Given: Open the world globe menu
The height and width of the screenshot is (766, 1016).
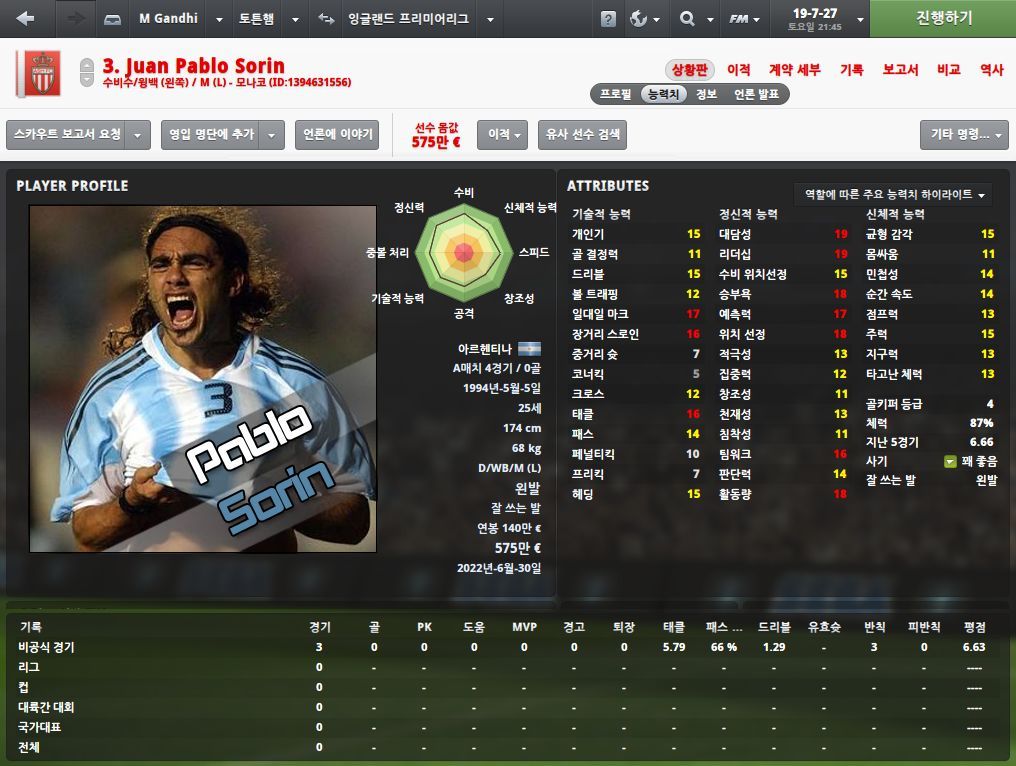Looking at the screenshot, I should (x=644, y=19).
